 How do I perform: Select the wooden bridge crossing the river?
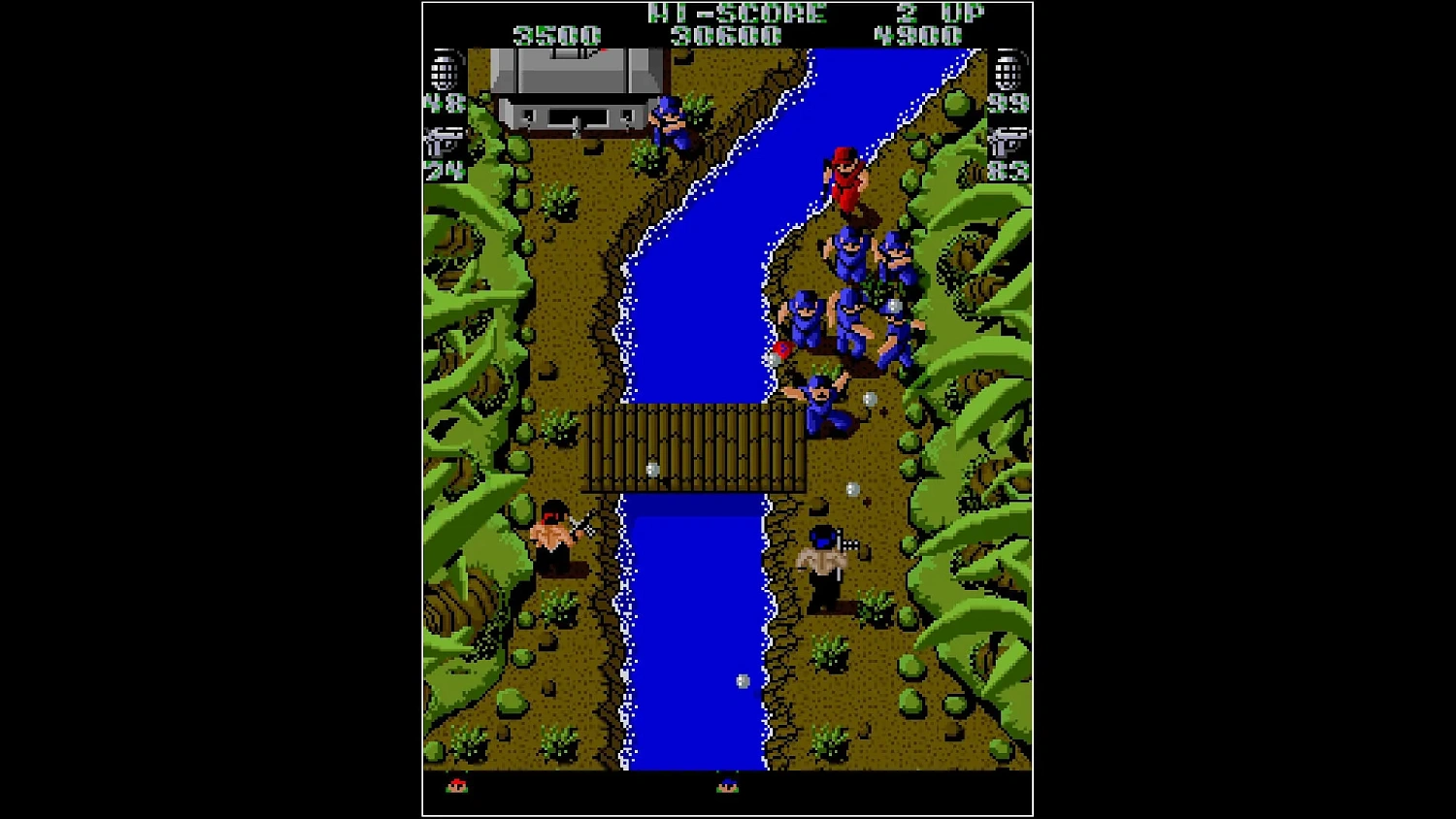(x=689, y=449)
